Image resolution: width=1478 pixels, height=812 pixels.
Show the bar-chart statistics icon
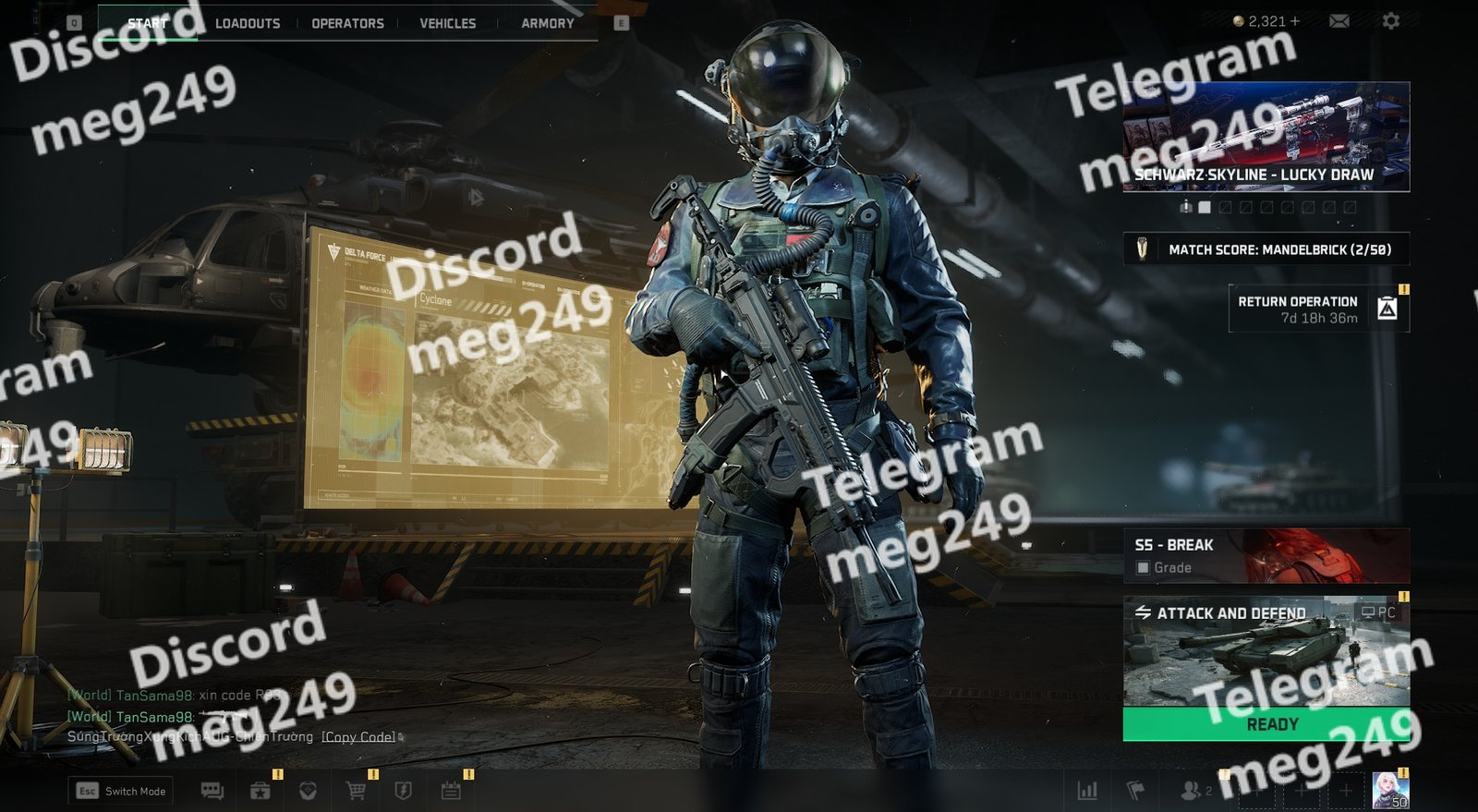point(1087,791)
